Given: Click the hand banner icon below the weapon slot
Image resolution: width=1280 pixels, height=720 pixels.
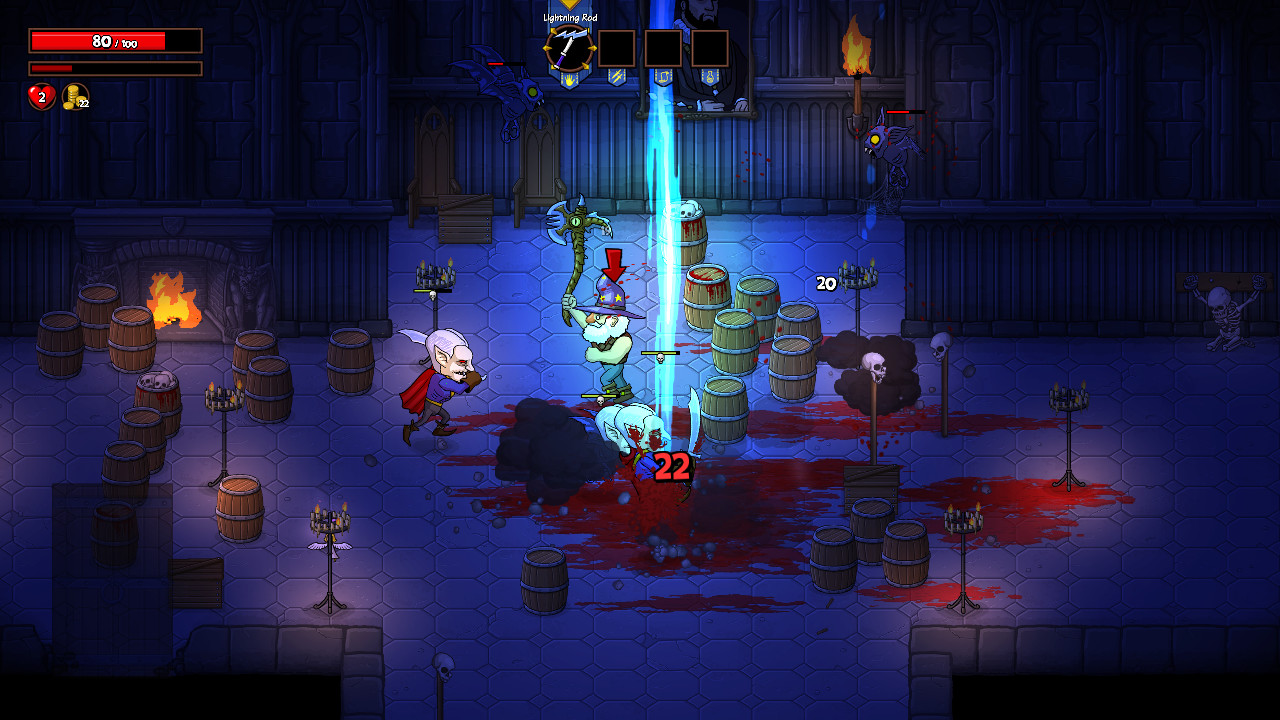Looking at the screenshot, I should [x=569, y=77].
